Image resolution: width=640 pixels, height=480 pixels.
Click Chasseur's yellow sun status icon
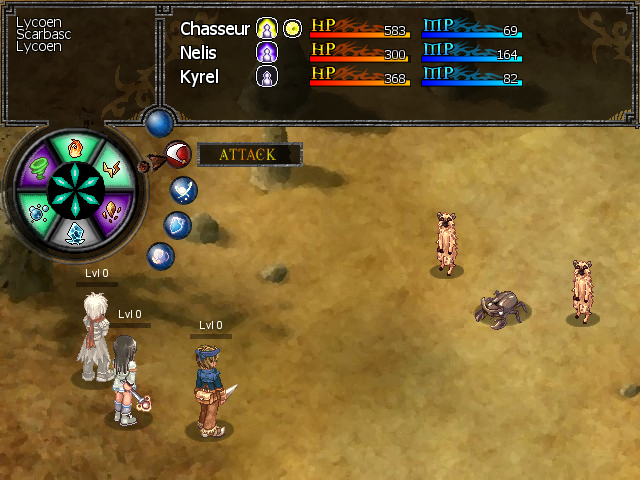click(292, 28)
